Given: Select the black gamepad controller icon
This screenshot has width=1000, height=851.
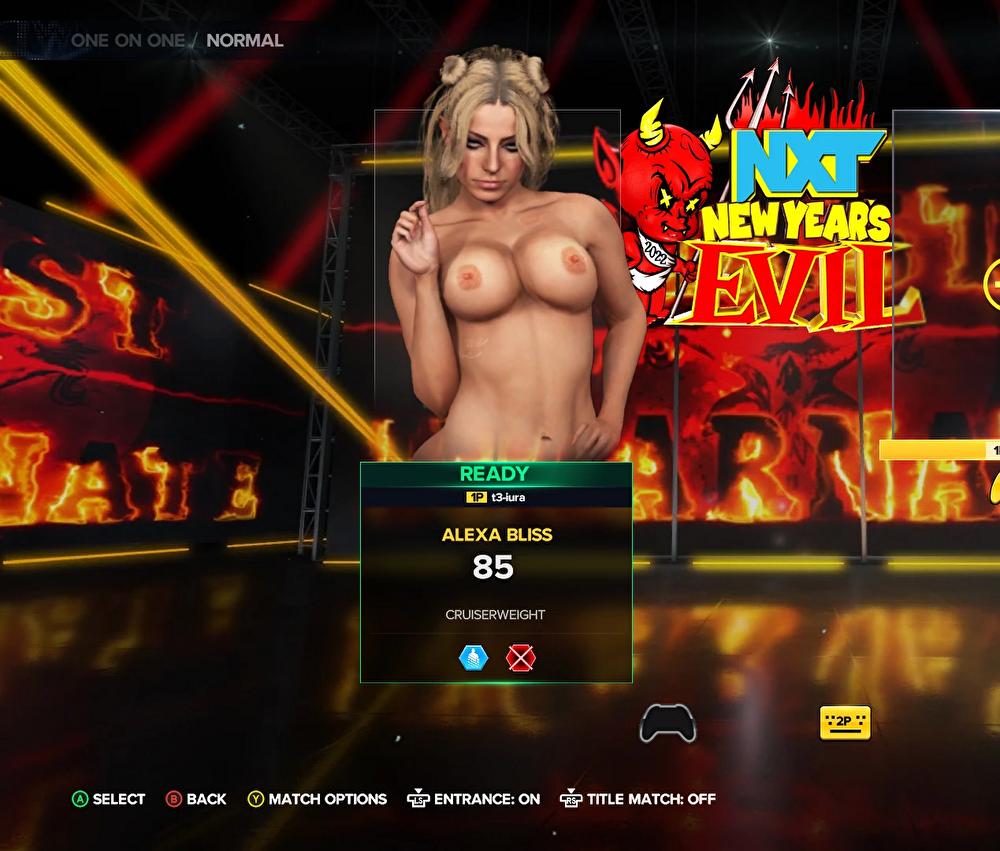Looking at the screenshot, I should [667, 723].
